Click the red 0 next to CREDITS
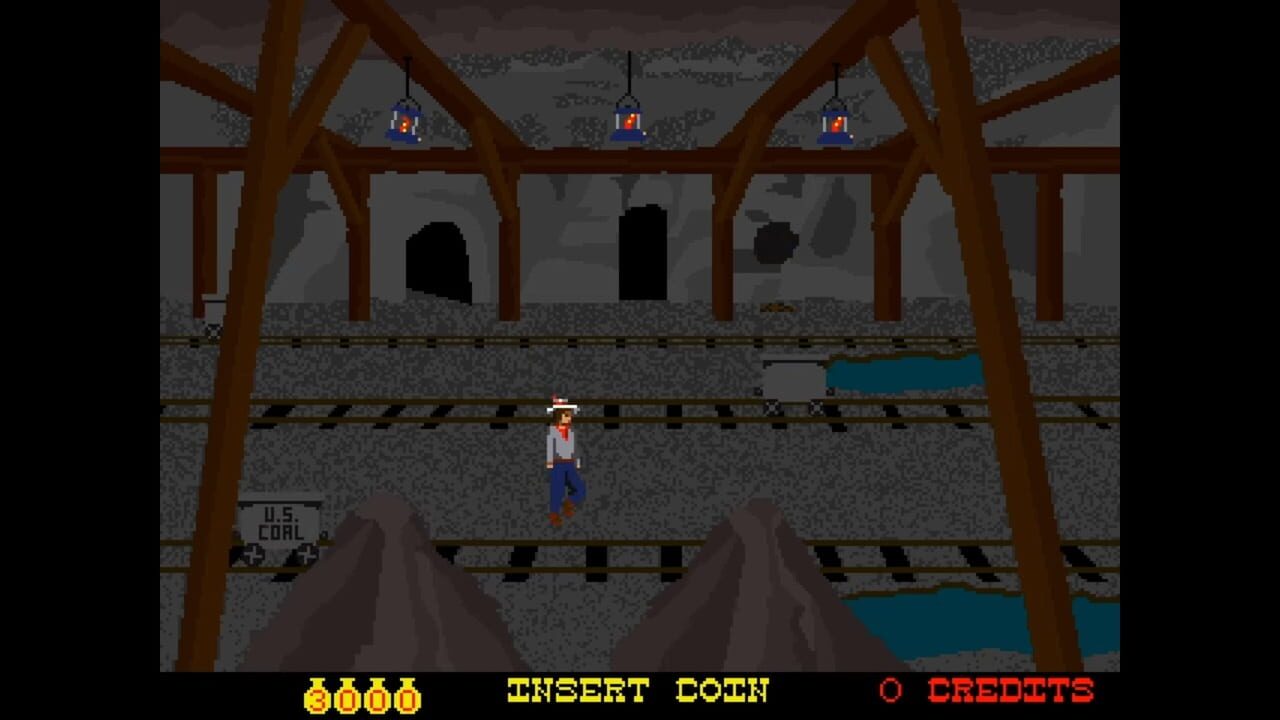This screenshot has width=1280, height=720. [x=889, y=690]
